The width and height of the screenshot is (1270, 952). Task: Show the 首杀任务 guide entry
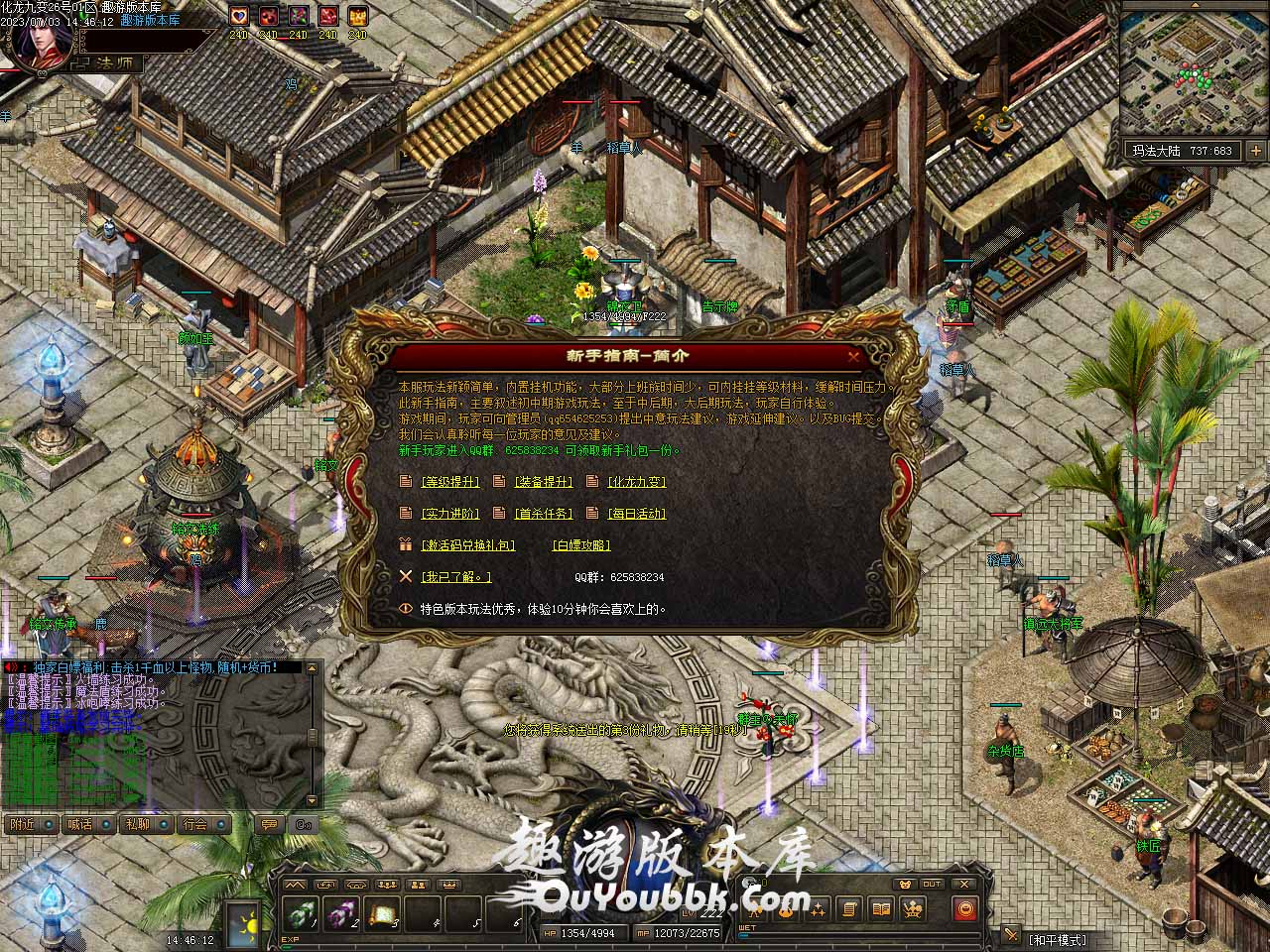544,514
